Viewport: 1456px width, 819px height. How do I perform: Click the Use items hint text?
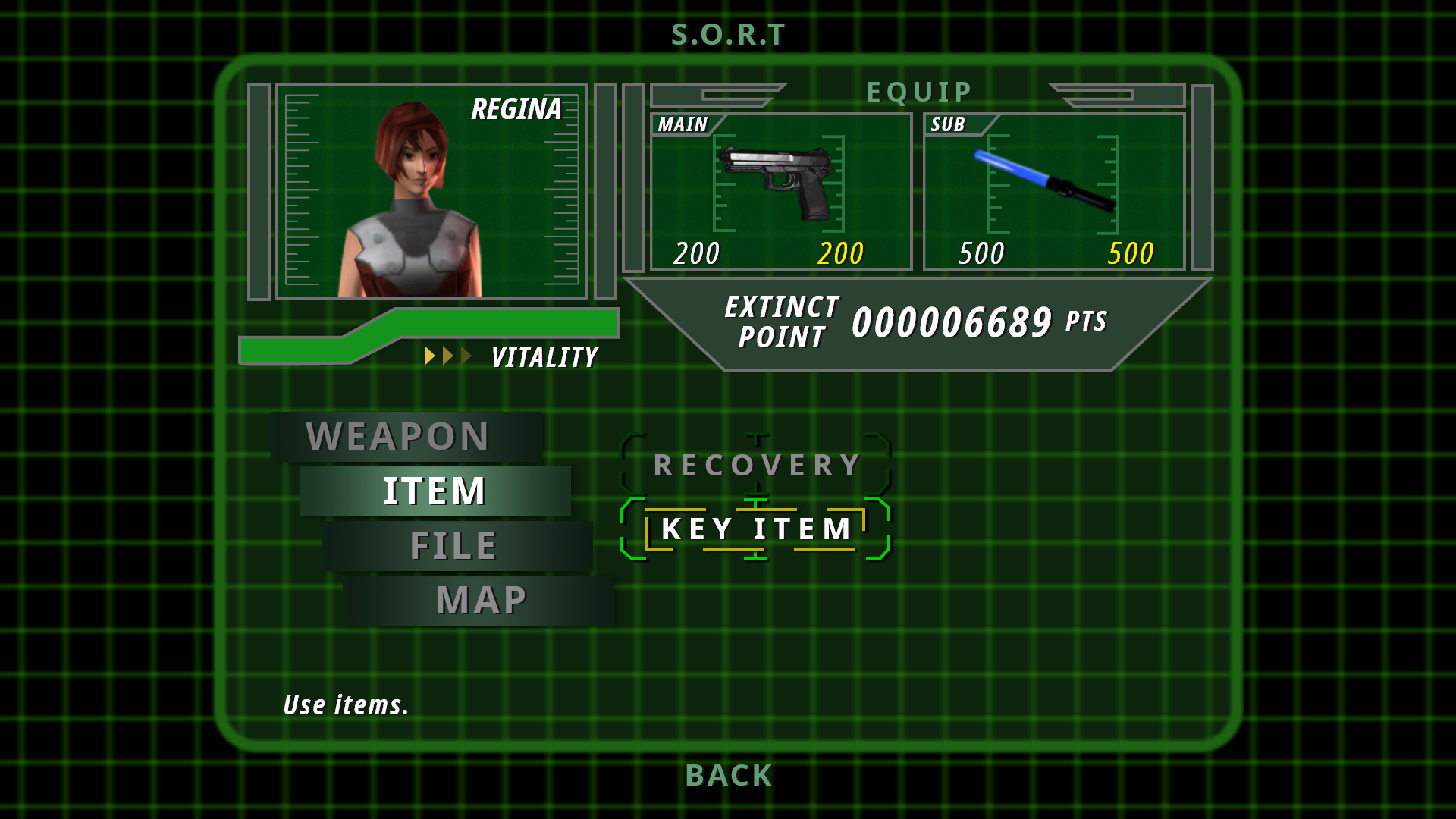point(345,705)
